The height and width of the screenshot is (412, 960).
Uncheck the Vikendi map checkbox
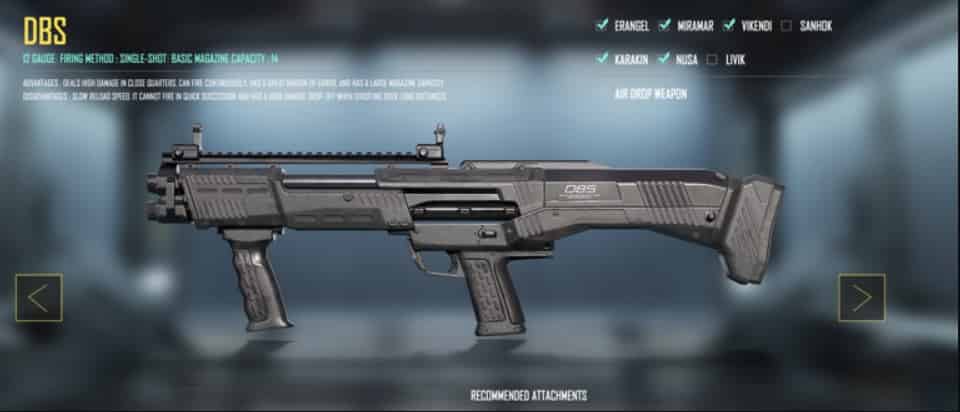[x=730, y=26]
